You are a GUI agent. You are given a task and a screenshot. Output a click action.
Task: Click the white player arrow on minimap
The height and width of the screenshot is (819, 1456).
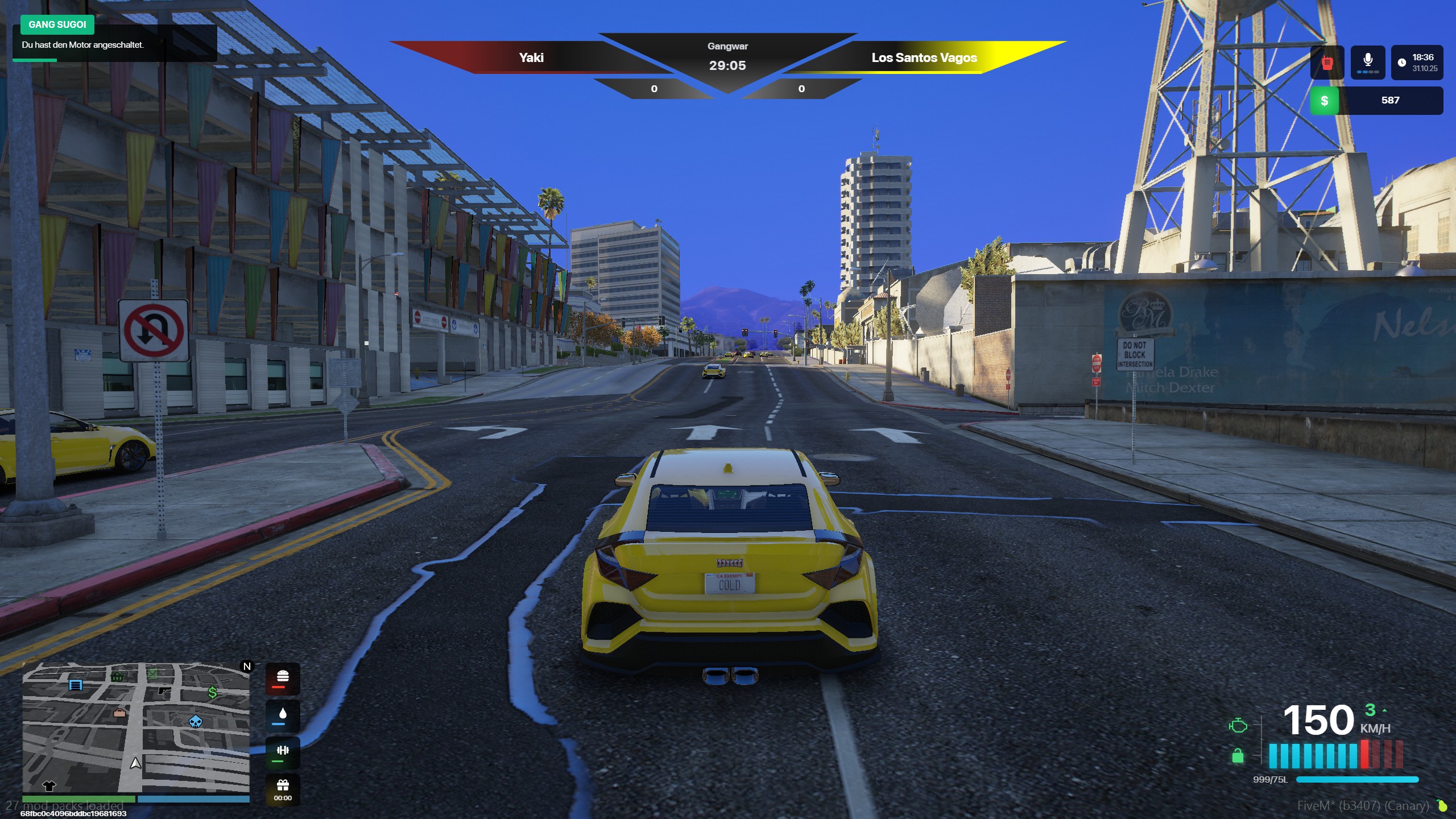coord(135,763)
